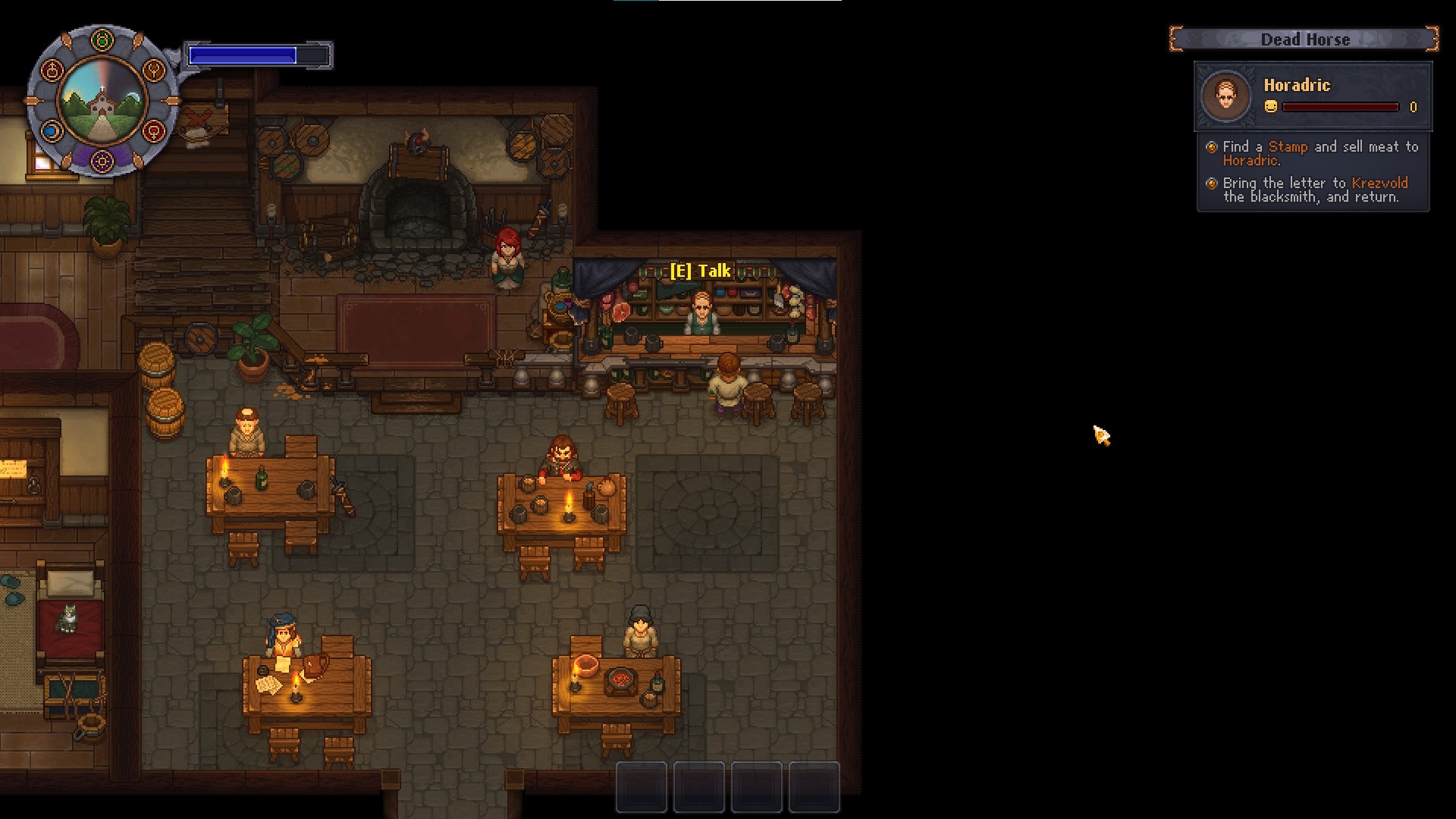The image size is (1456, 819).
Task: Click the purple rune below the minimap
Action: point(102,161)
